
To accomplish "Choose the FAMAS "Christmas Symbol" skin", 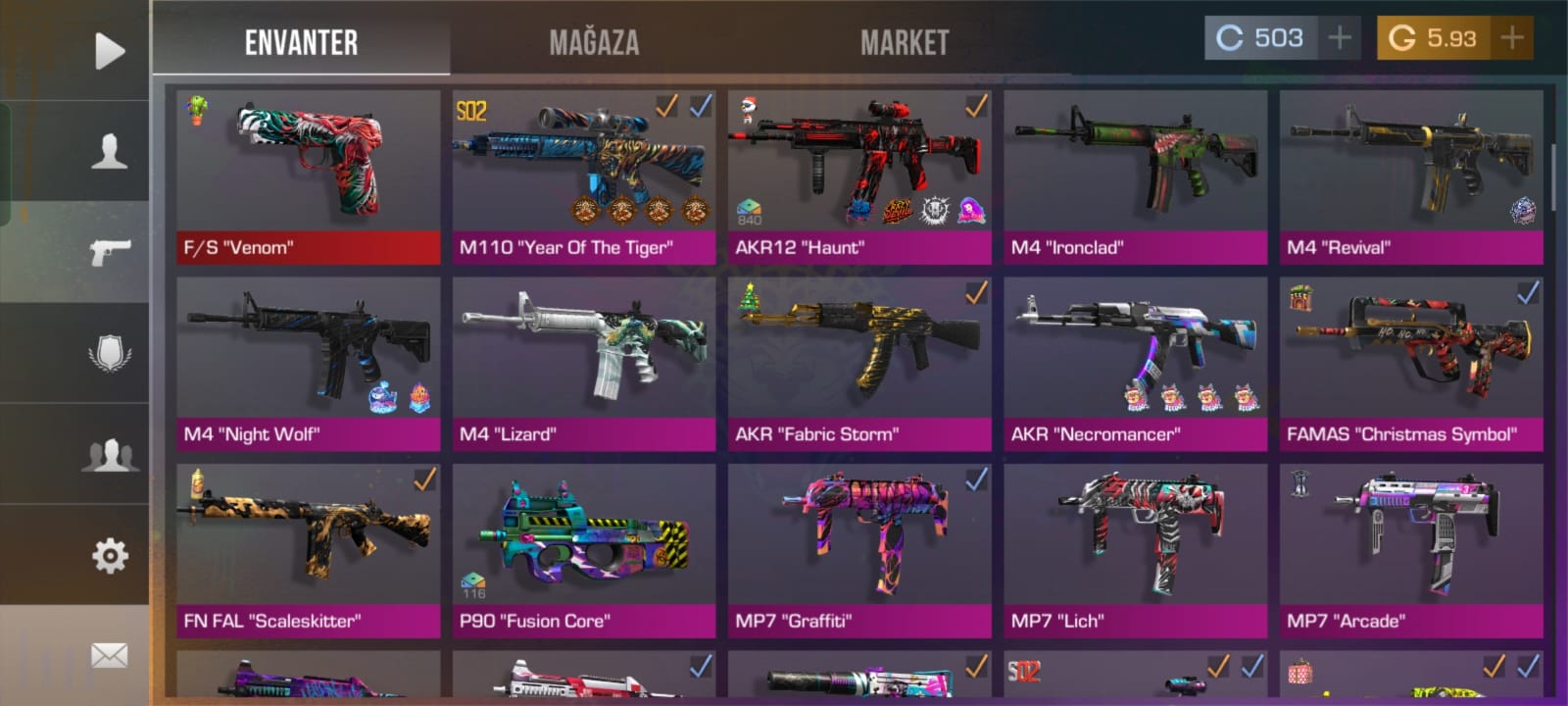I will click(1411, 363).
